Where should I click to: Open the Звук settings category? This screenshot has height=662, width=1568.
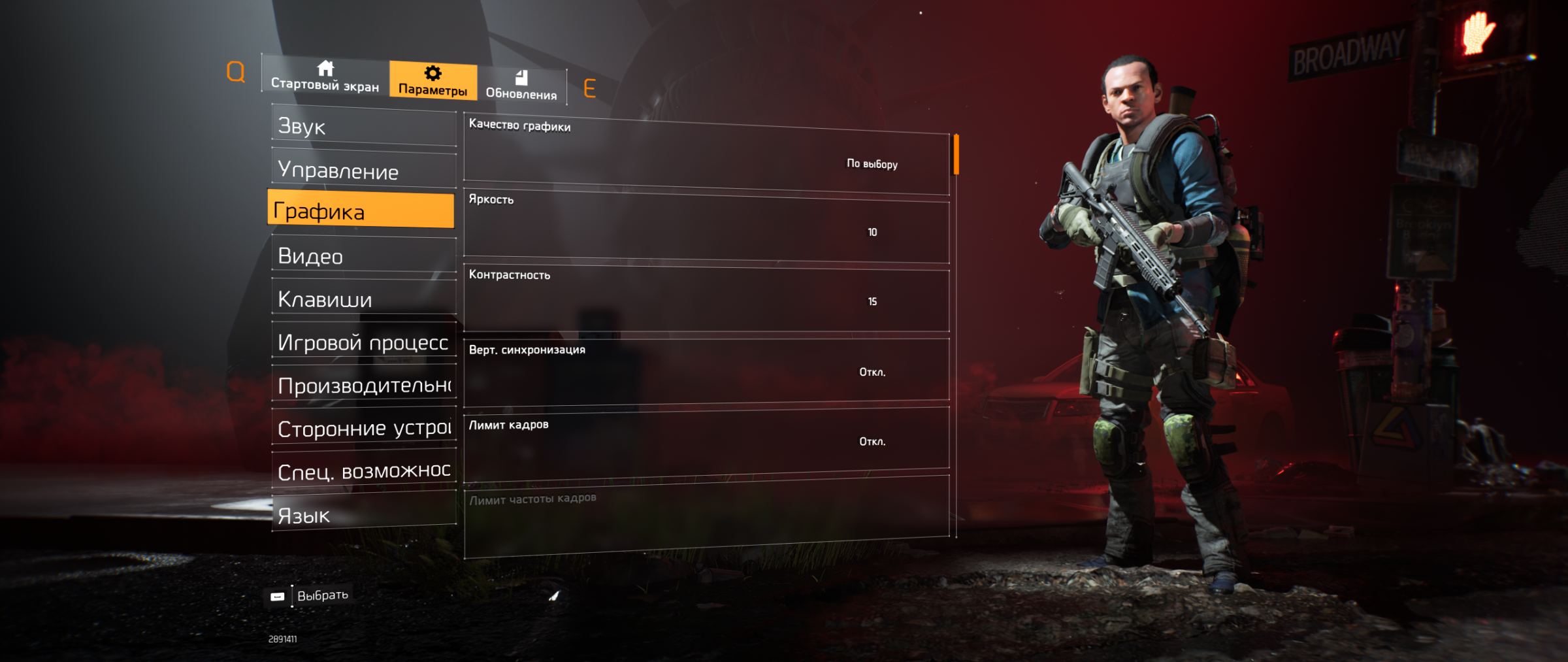(363, 126)
